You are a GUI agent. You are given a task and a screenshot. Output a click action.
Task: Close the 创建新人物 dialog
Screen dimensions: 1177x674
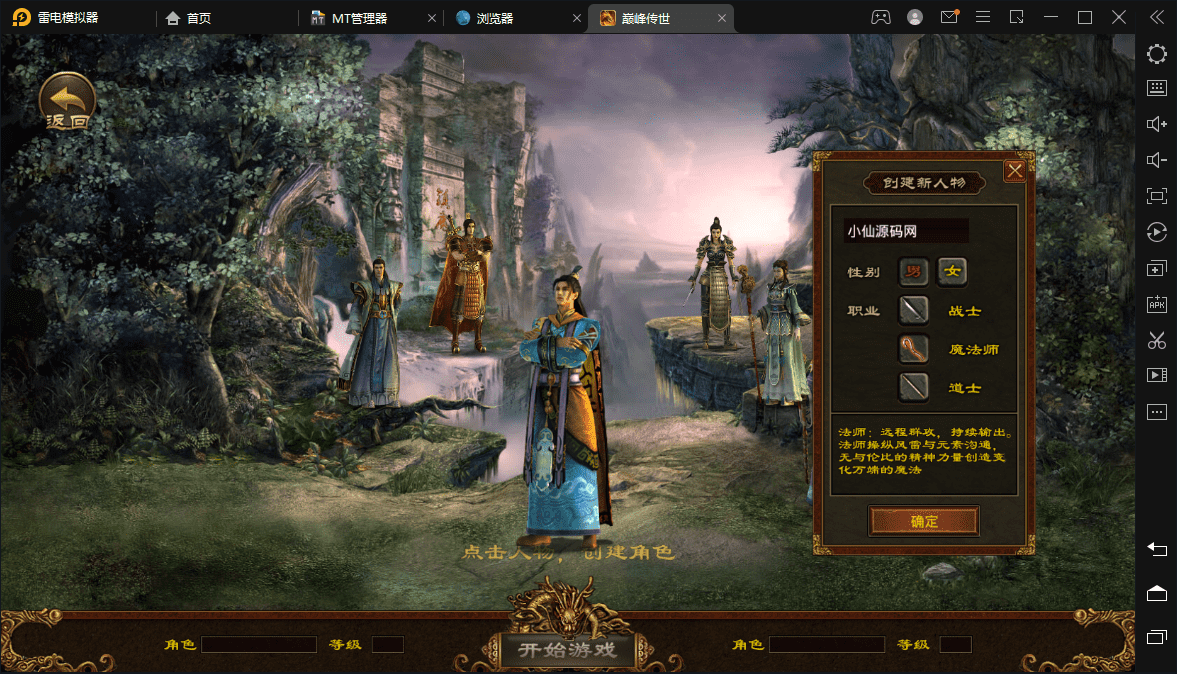[1014, 171]
